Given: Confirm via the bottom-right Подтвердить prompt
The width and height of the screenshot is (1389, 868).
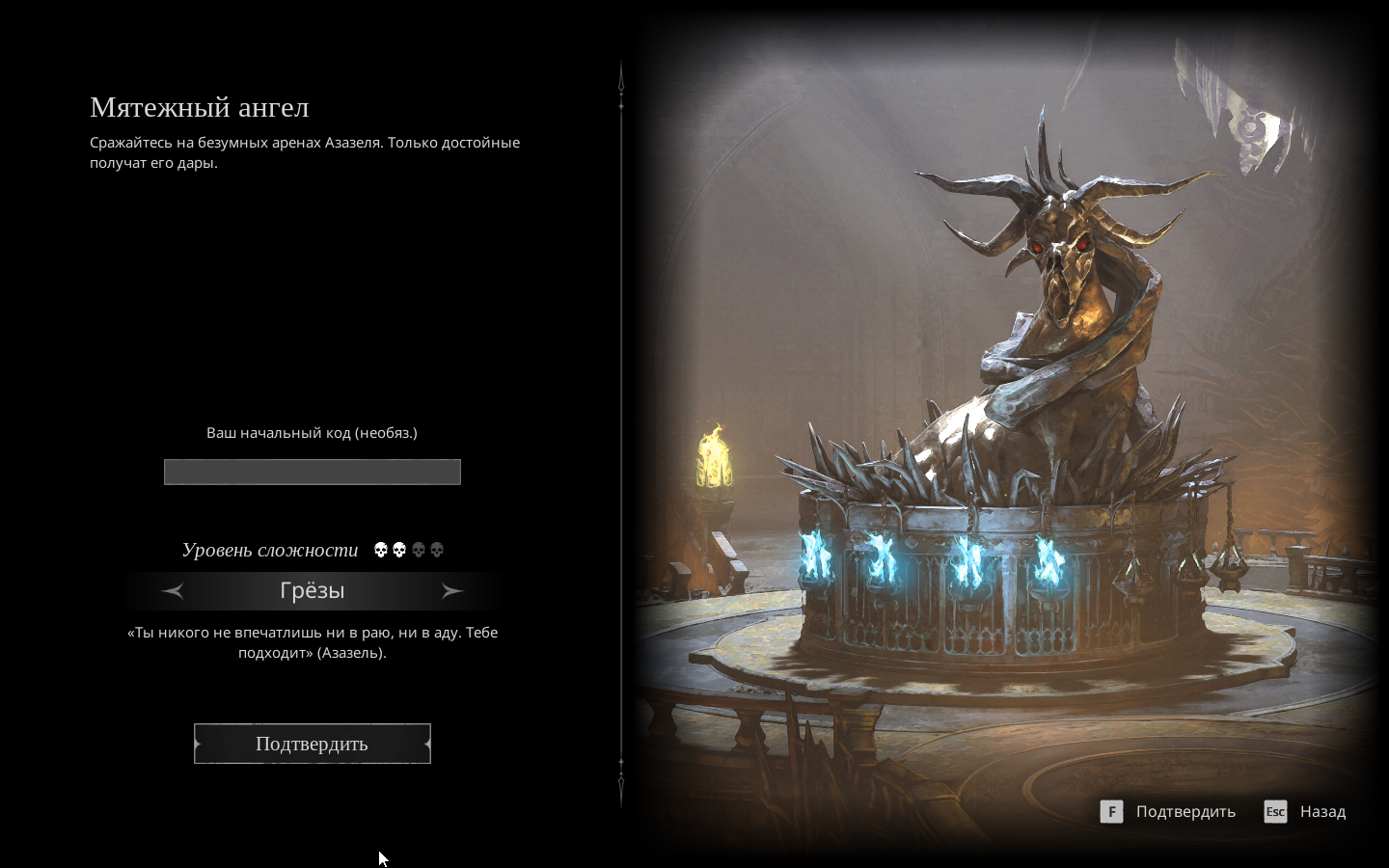Looking at the screenshot, I should click(x=1168, y=812).
